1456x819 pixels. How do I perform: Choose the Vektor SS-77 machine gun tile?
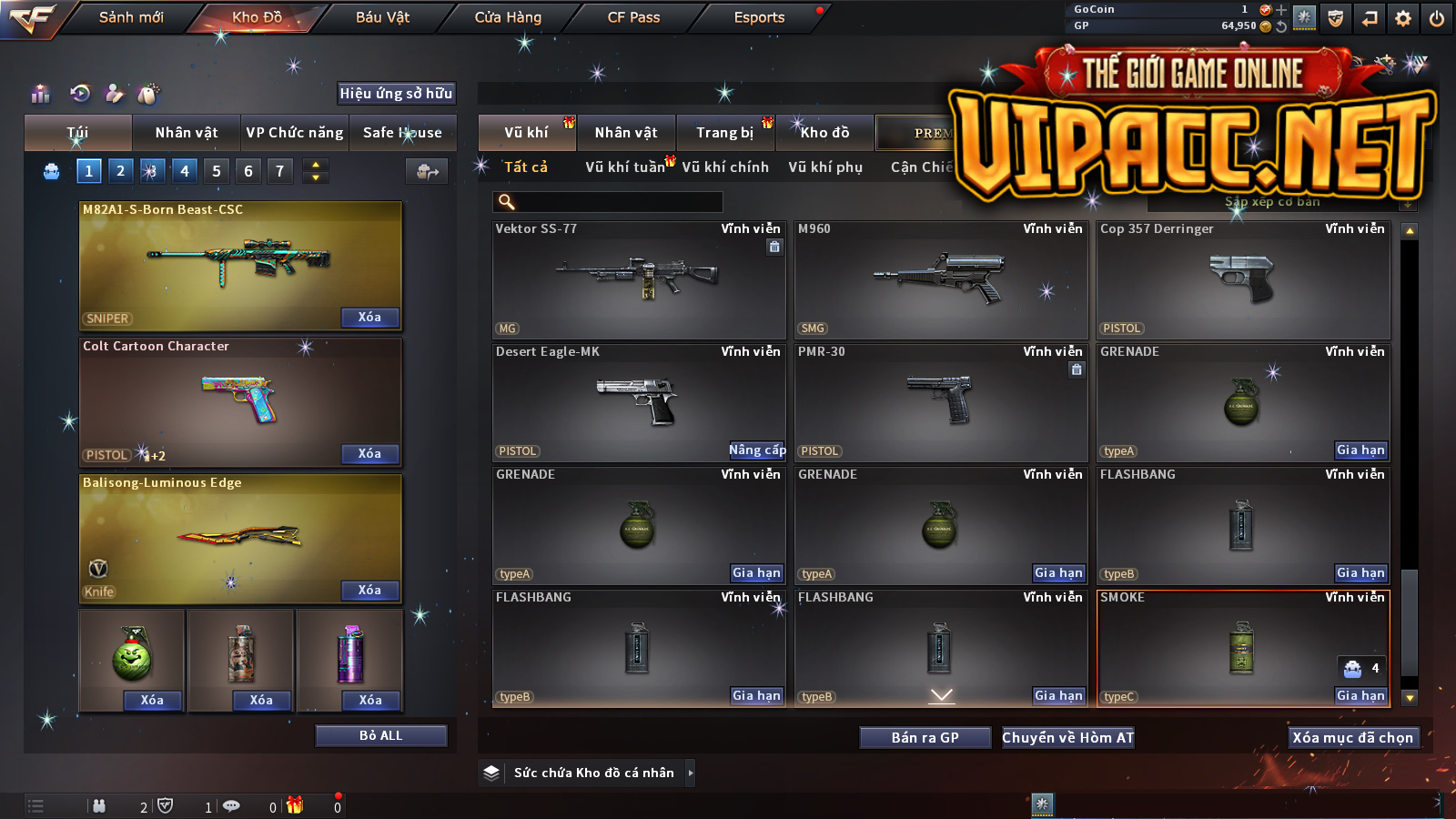point(639,279)
